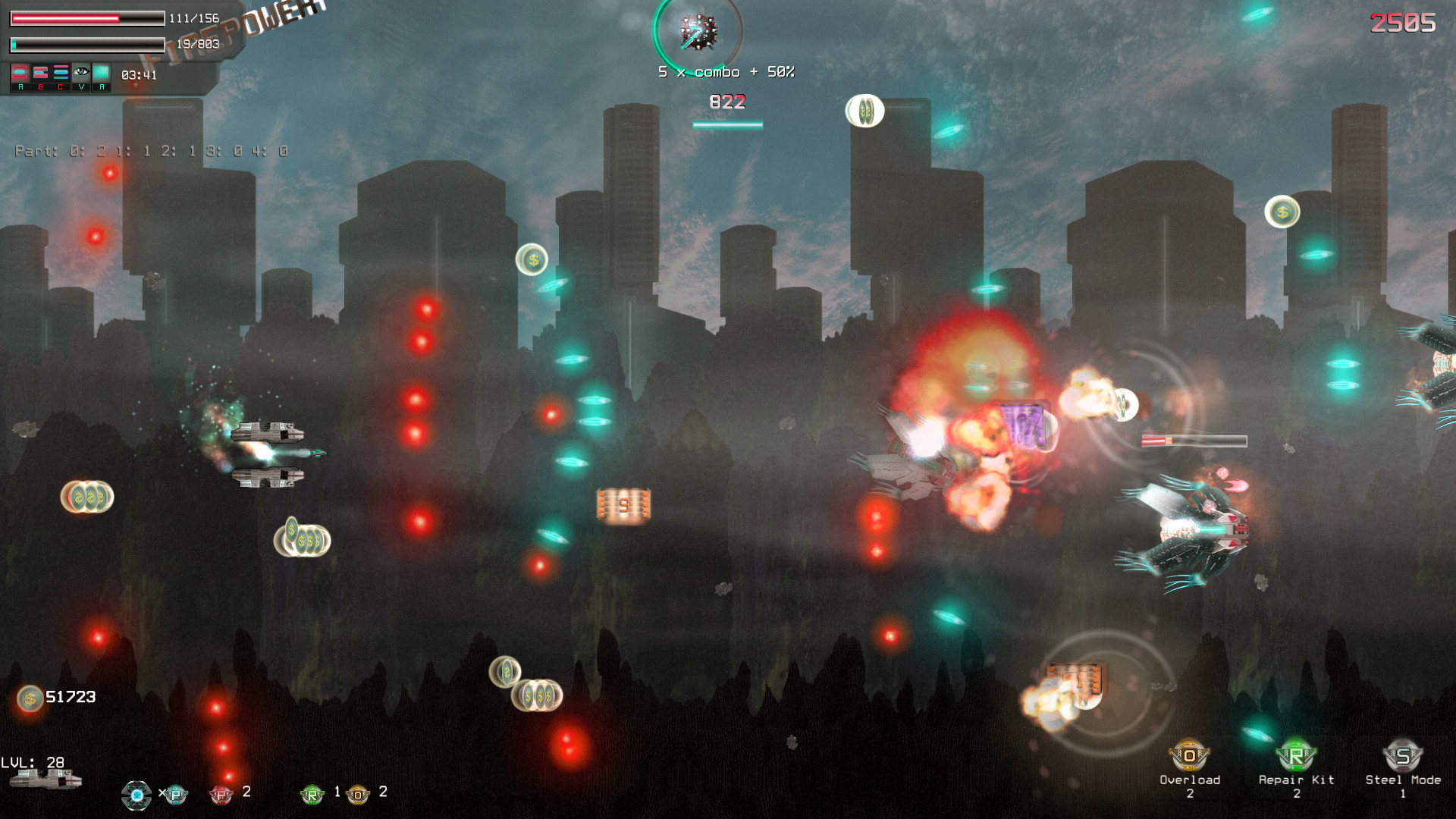This screenshot has width=1456, height=819.
Task: Click the gold O powerup orb showing 2
Action: pos(356,794)
